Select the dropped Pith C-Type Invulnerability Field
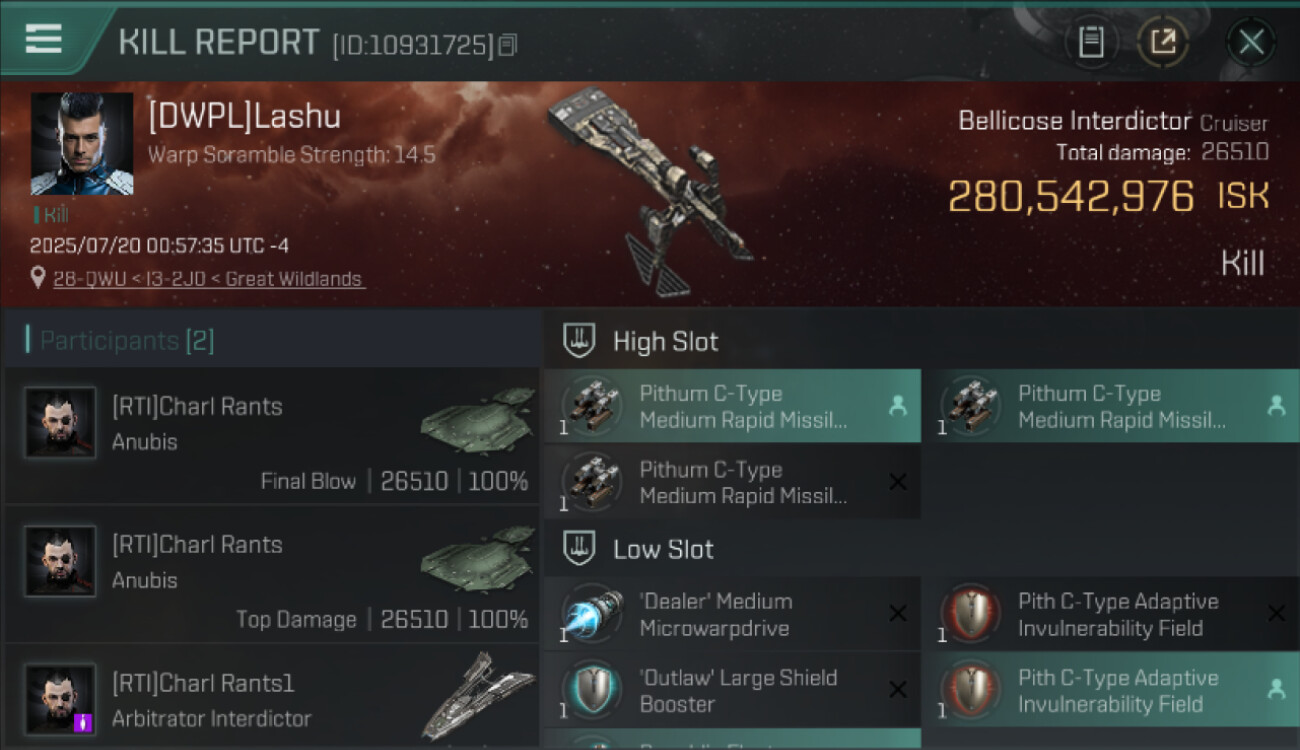 (x=1110, y=691)
